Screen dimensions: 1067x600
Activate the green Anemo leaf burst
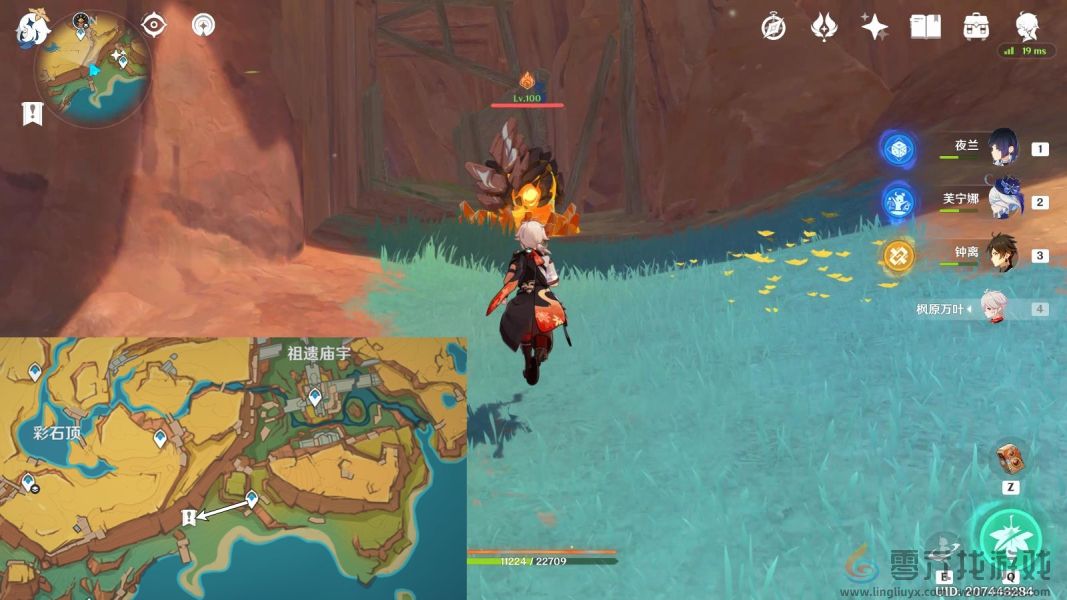coord(1010,540)
